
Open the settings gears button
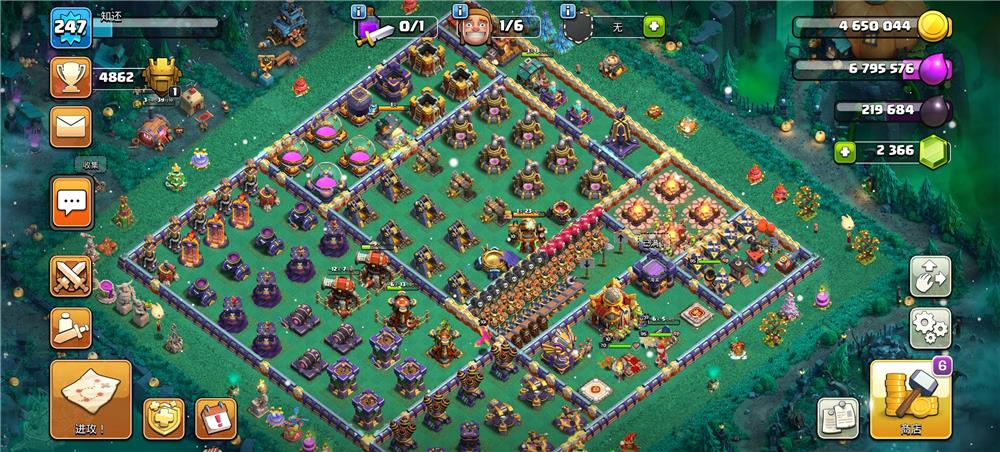[x=929, y=327]
